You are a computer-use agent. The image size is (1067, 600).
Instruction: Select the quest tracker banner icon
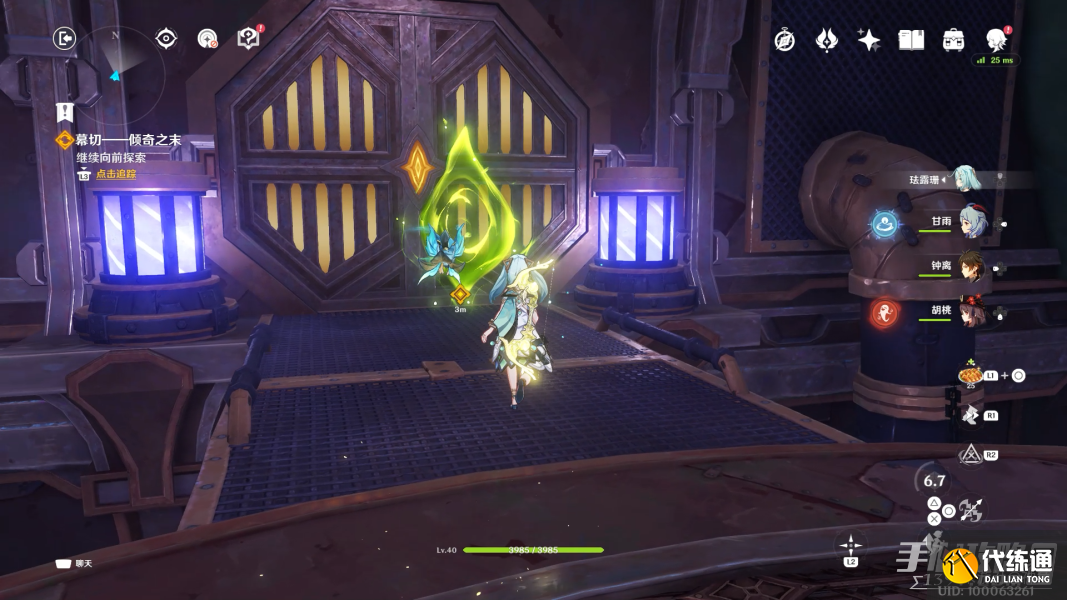(x=65, y=112)
